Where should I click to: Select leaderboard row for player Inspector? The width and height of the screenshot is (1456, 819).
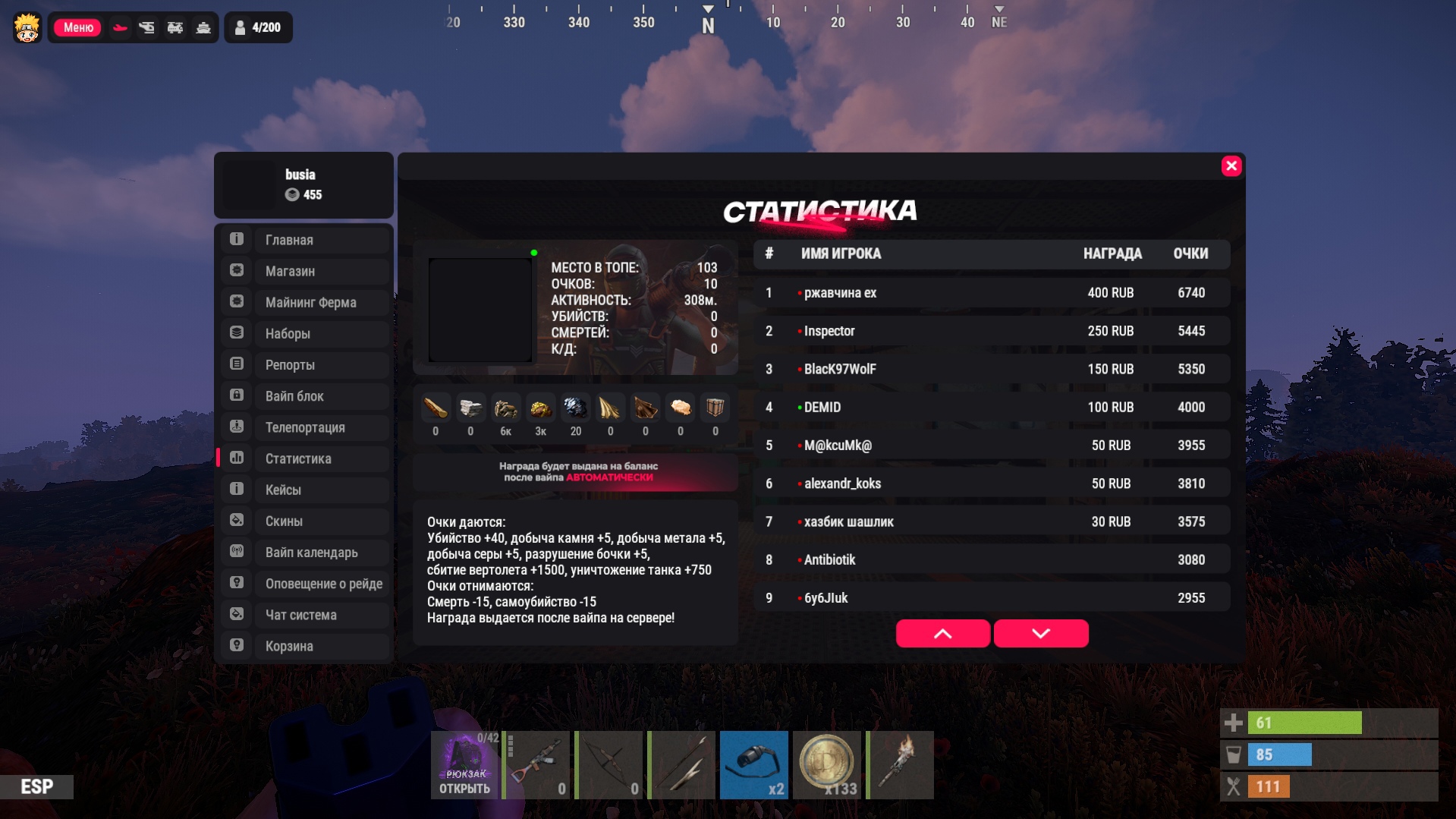pyautogui.click(x=990, y=331)
